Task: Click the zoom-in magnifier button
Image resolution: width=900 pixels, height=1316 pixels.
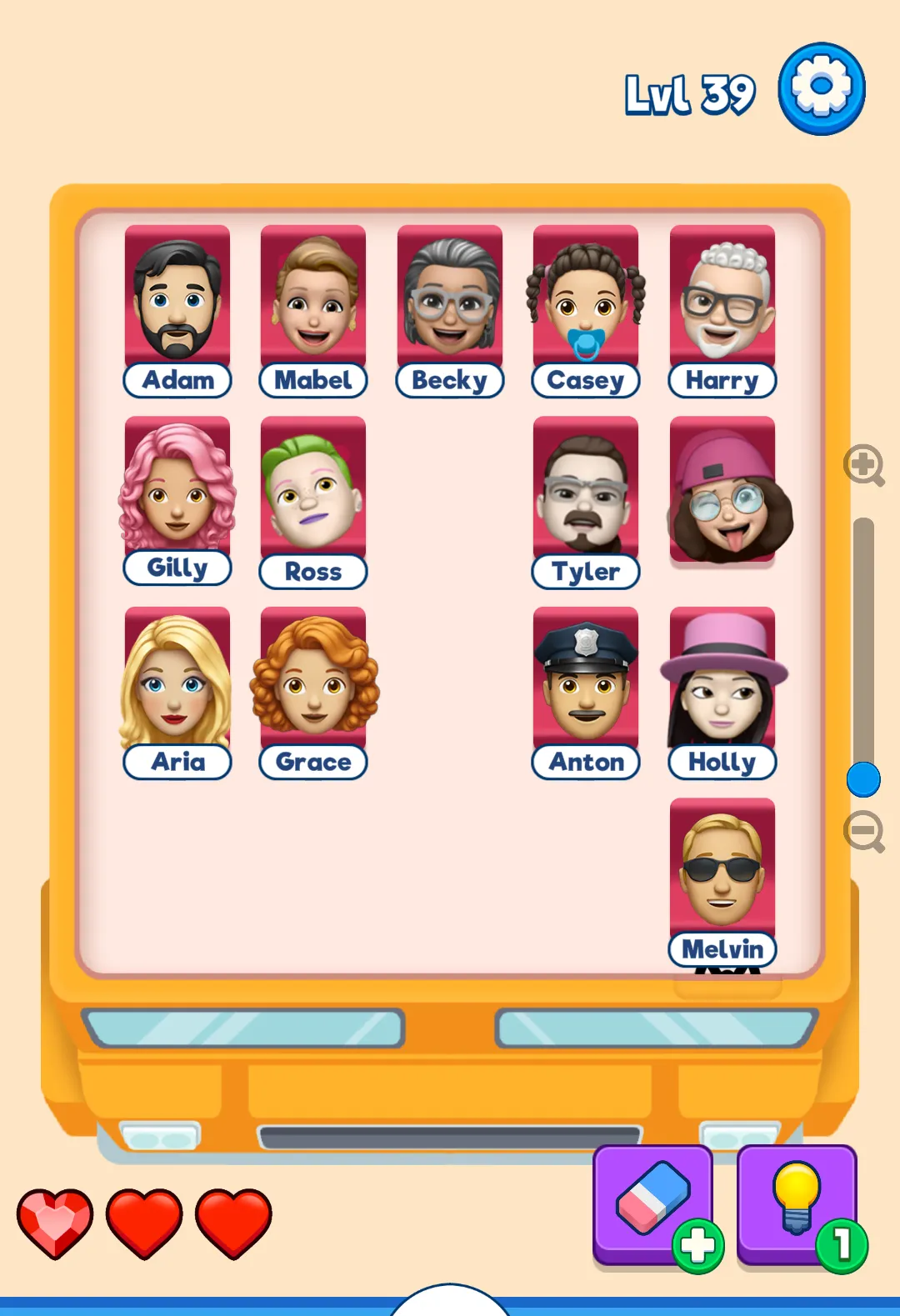Action: coord(863,465)
